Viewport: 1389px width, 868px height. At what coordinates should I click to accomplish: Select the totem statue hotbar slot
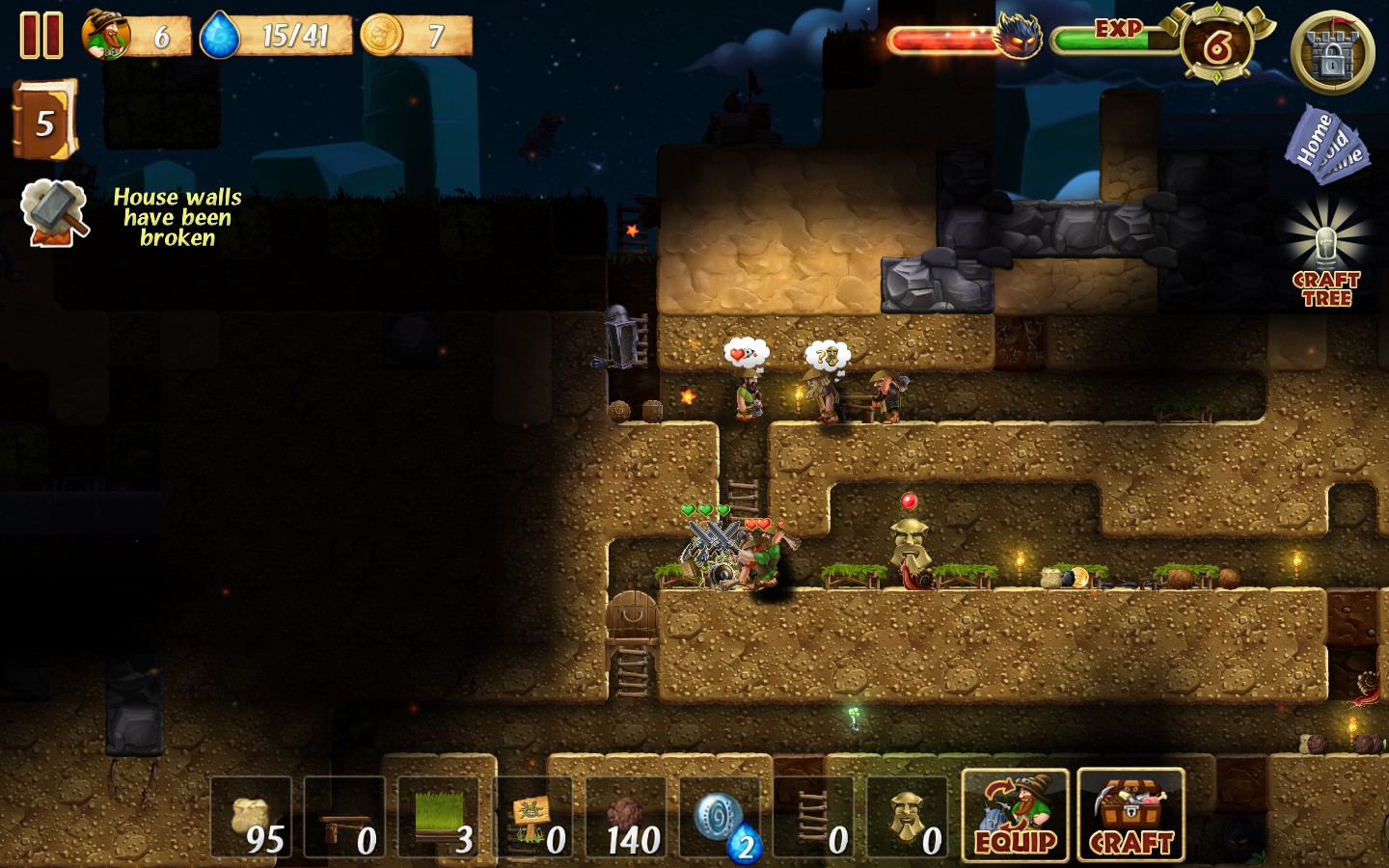click(908, 818)
